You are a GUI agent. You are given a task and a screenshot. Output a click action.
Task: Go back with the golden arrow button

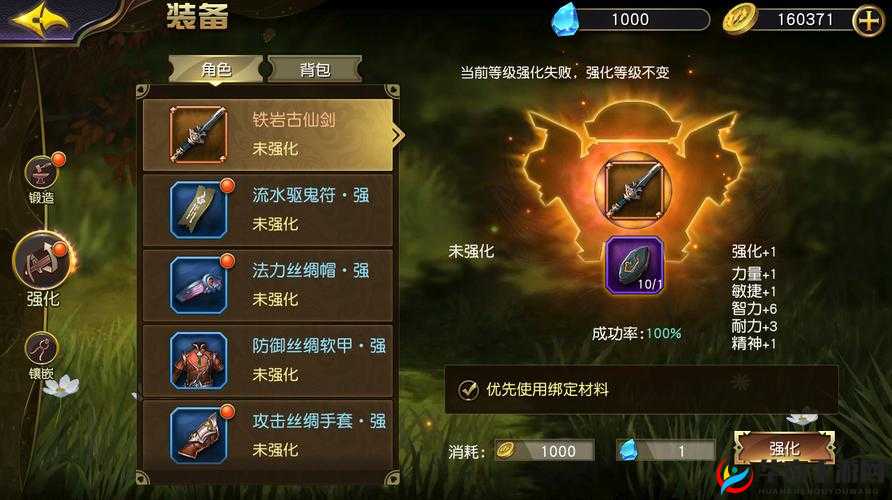(41, 19)
